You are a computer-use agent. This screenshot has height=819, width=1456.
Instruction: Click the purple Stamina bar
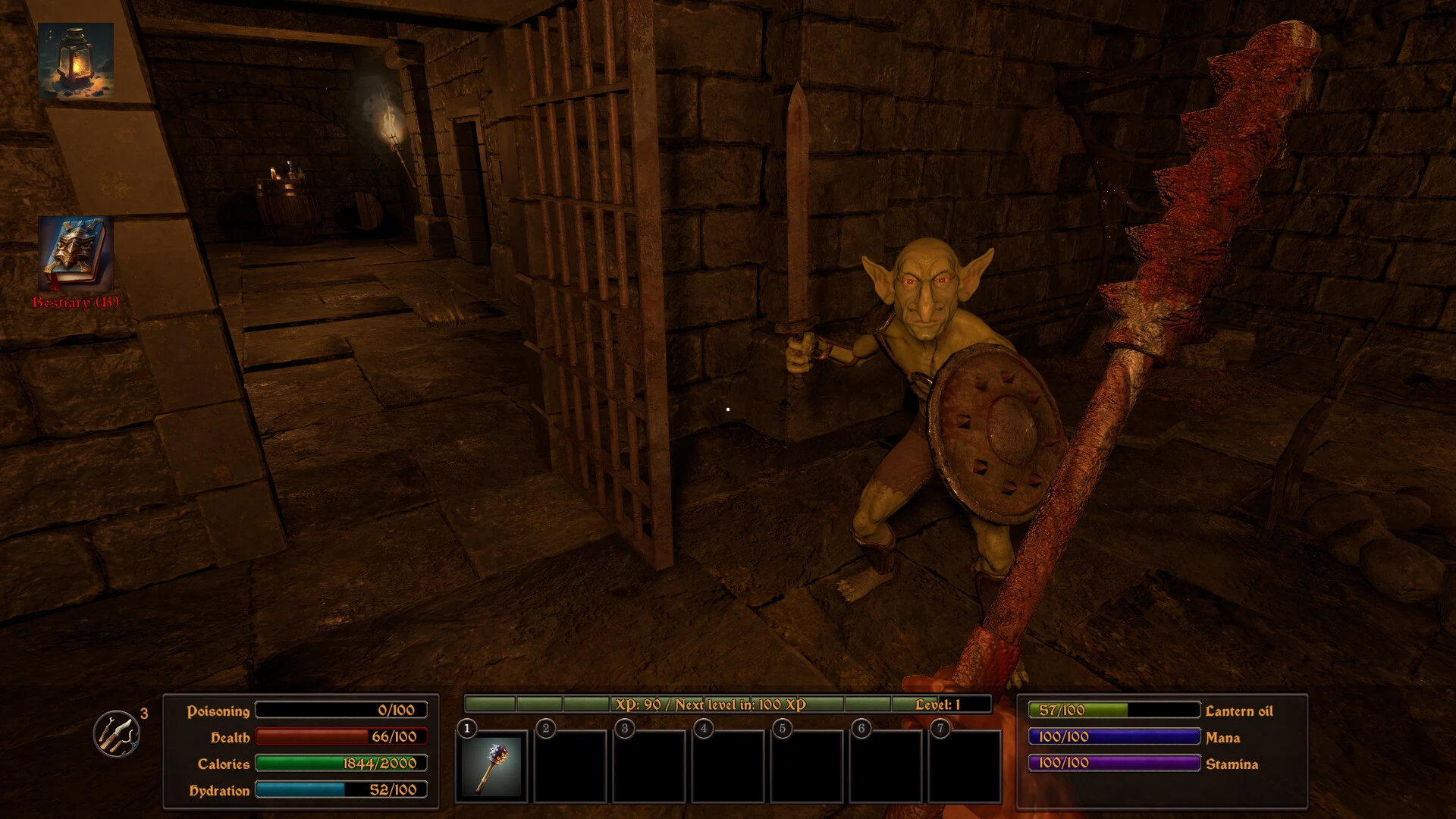1115,764
